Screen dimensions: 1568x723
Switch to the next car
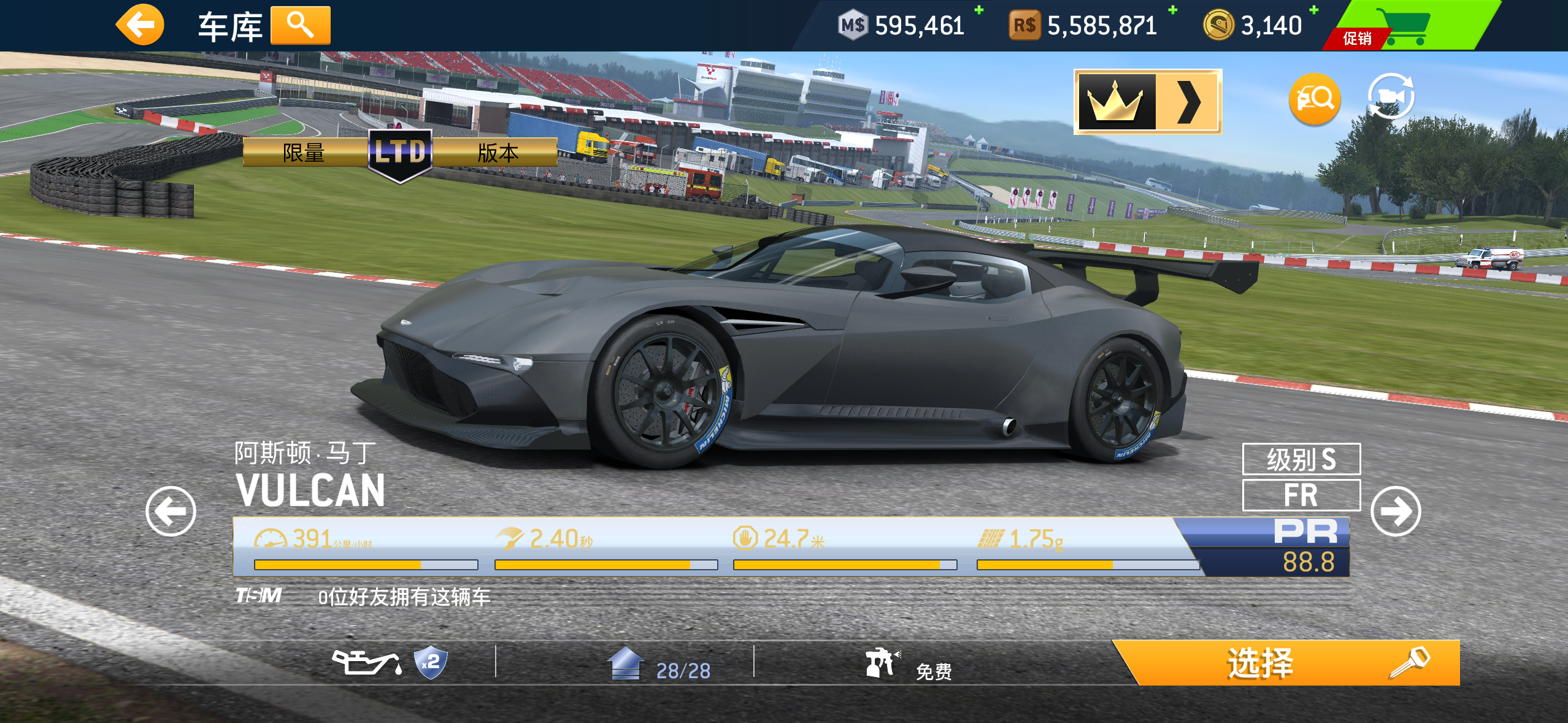(x=1396, y=511)
